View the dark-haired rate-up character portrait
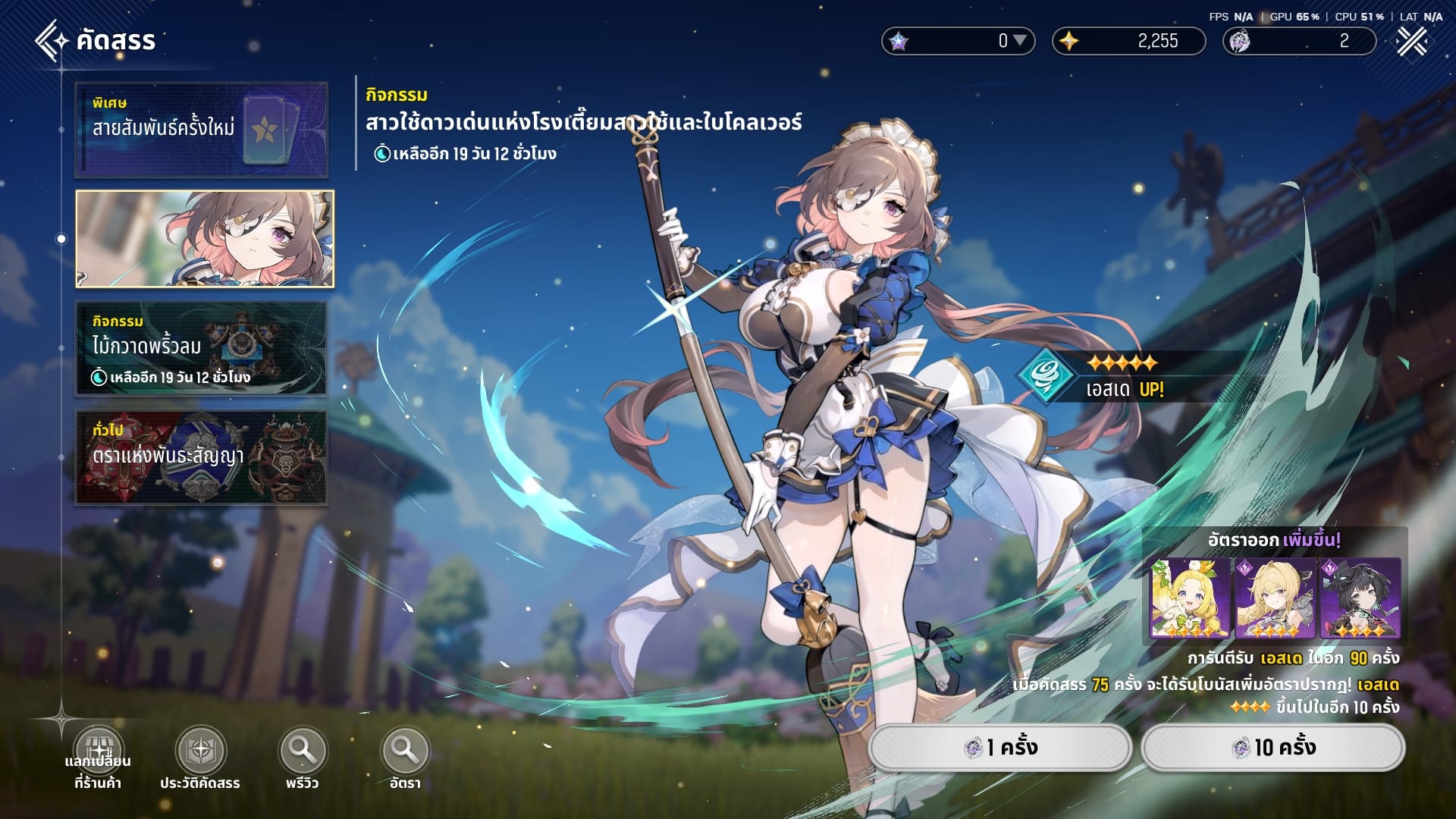This screenshot has height=819, width=1456. coord(1360,598)
